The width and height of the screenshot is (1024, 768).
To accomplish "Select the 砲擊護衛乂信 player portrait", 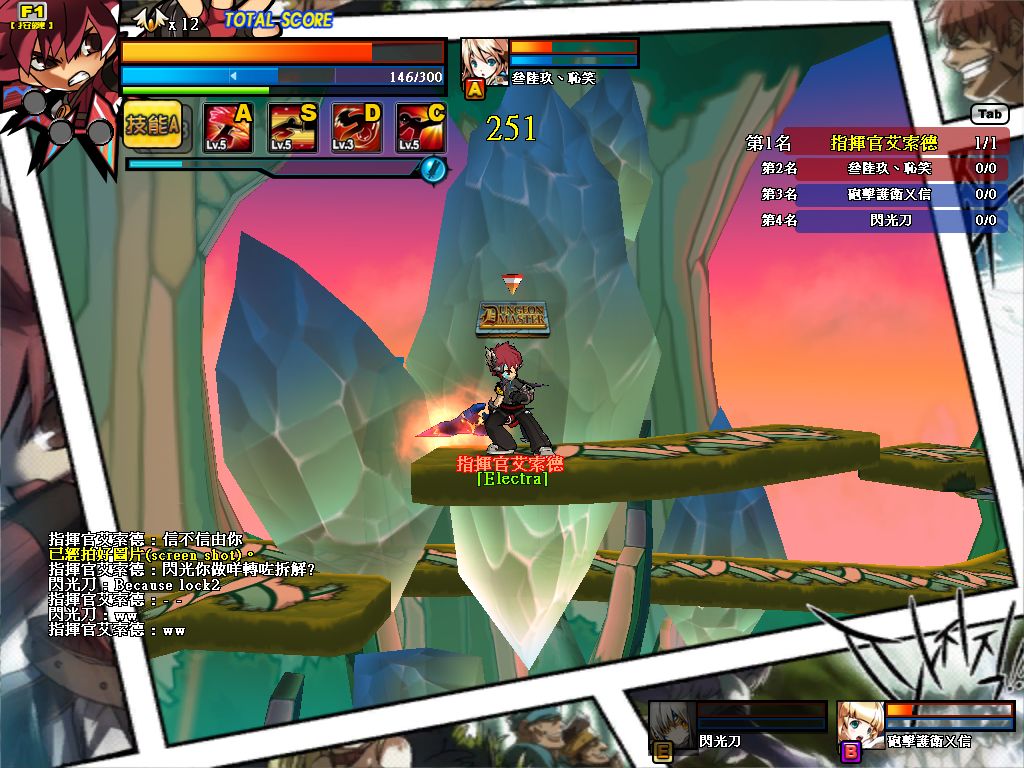I will [860, 724].
